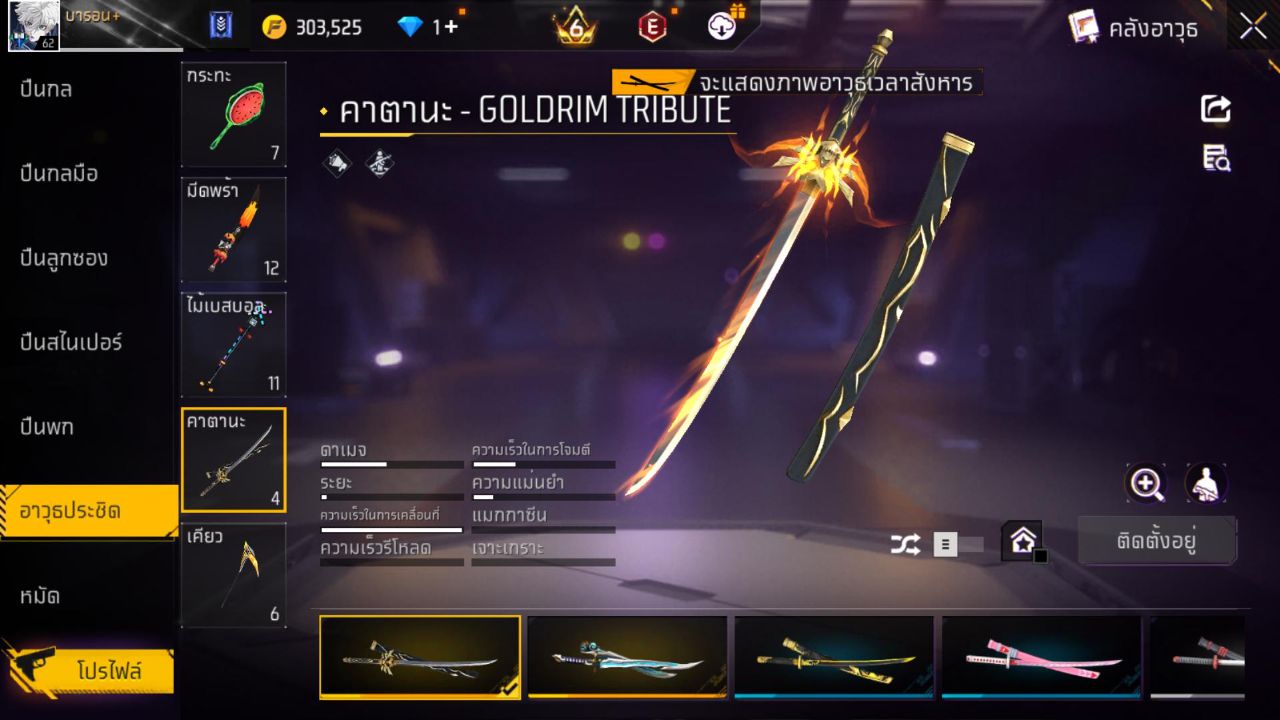Open the share icon at top right
The width and height of the screenshot is (1280, 720).
coord(1215,110)
